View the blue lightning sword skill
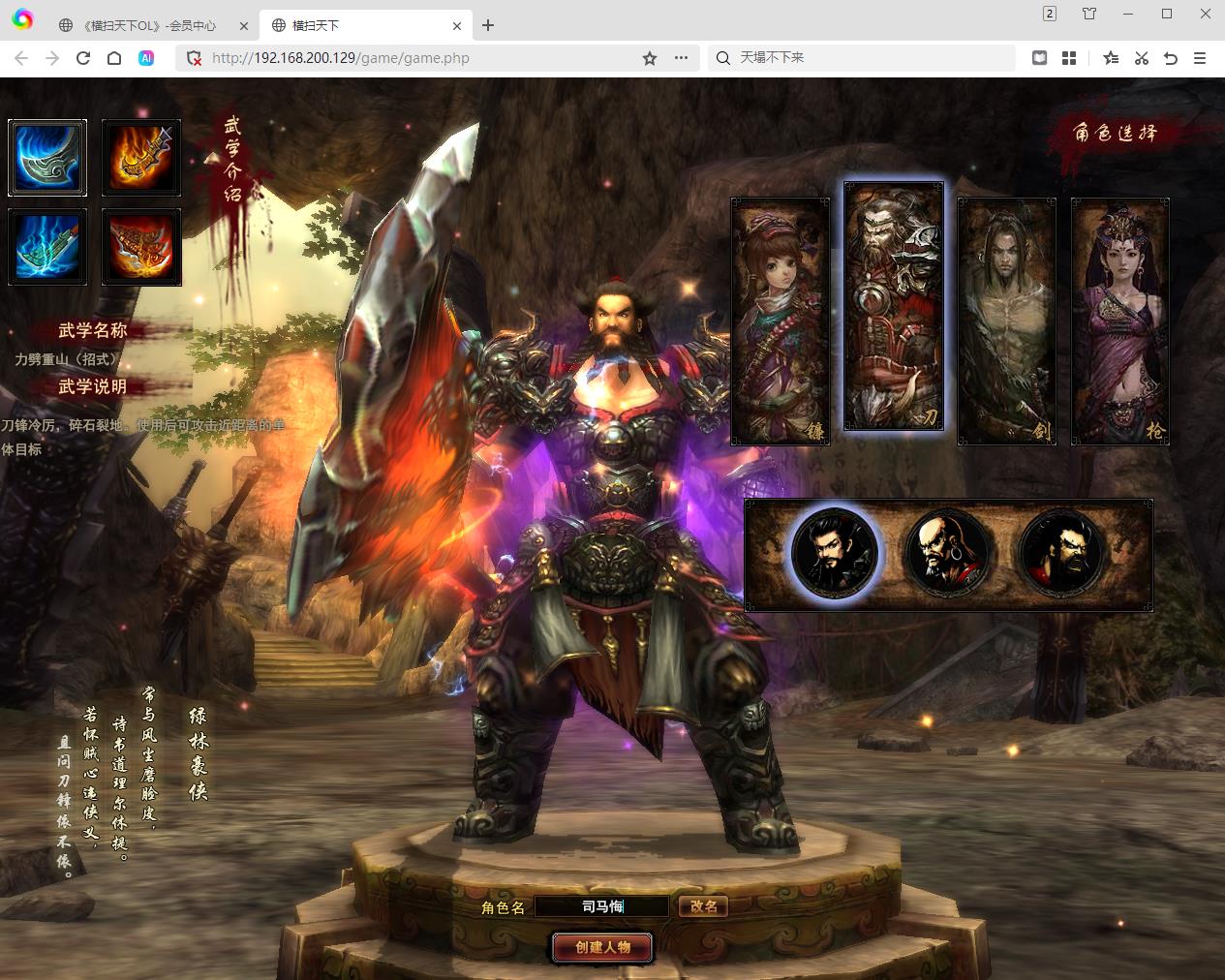Image resolution: width=1225 pixels, height=980 pixels. tap(47, 247)
